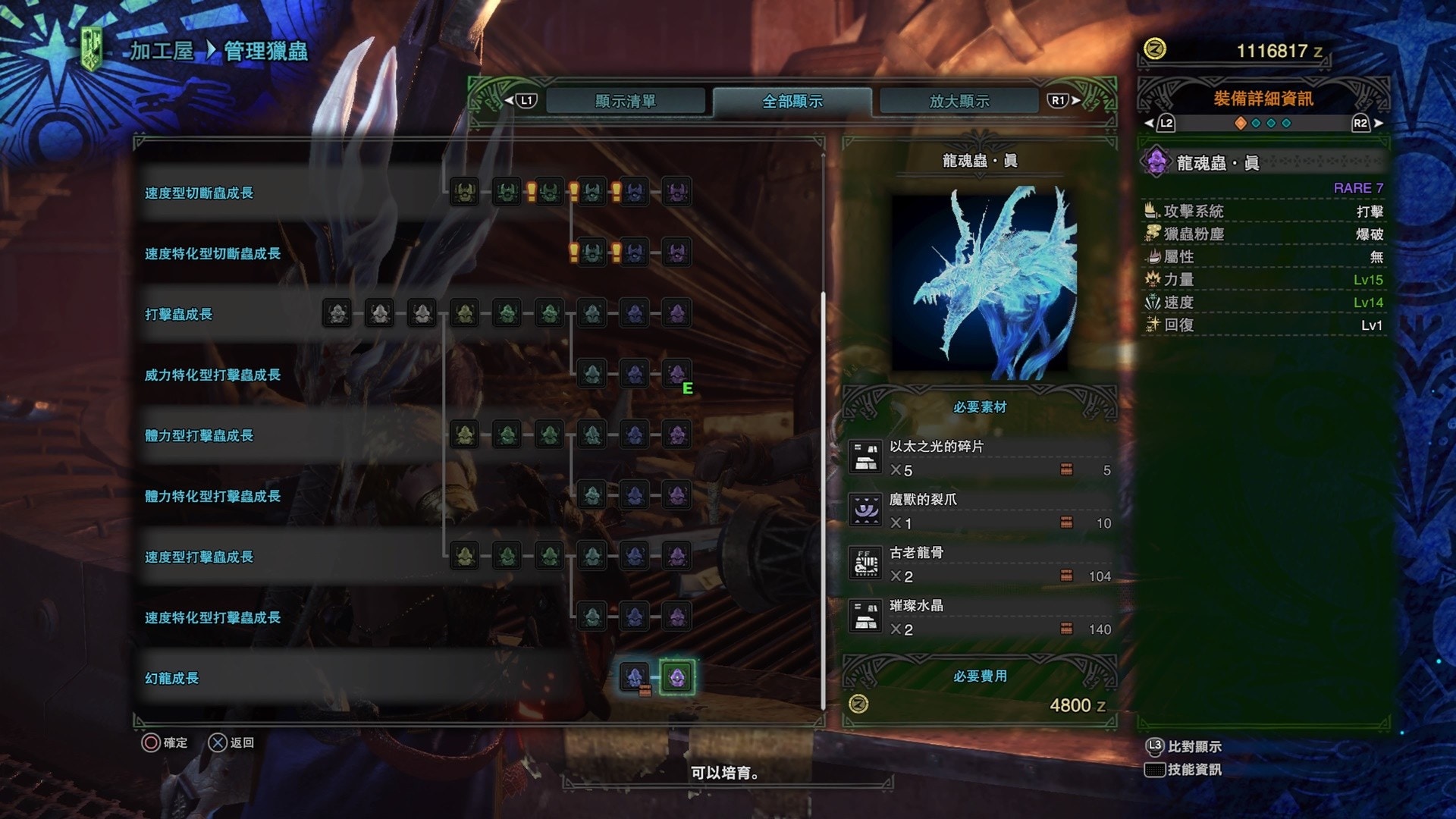Select the 速度特化型打擊蟲成長 row

[212, 618]
